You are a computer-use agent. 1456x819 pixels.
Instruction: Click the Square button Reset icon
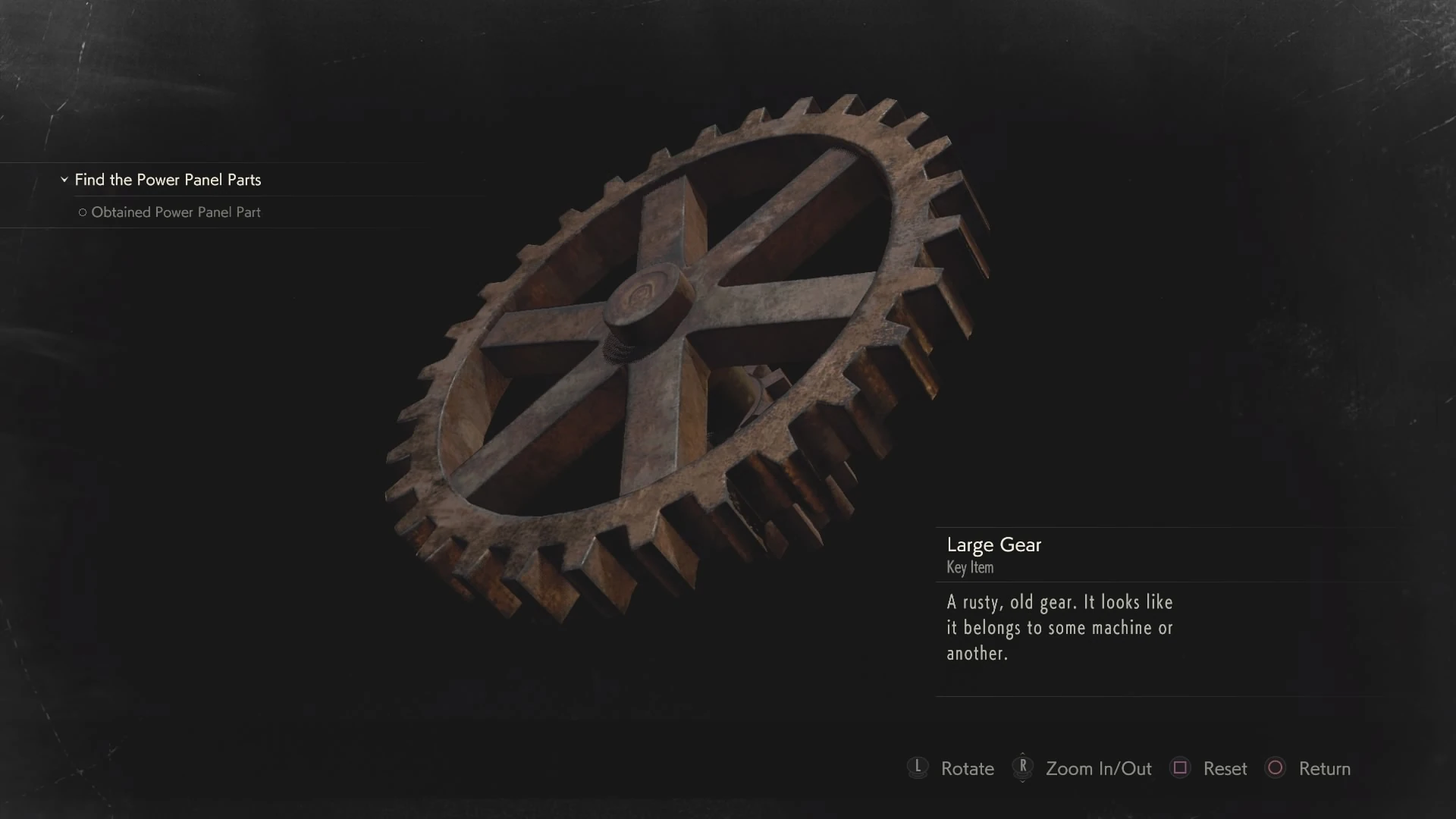tap(1181, 768)
